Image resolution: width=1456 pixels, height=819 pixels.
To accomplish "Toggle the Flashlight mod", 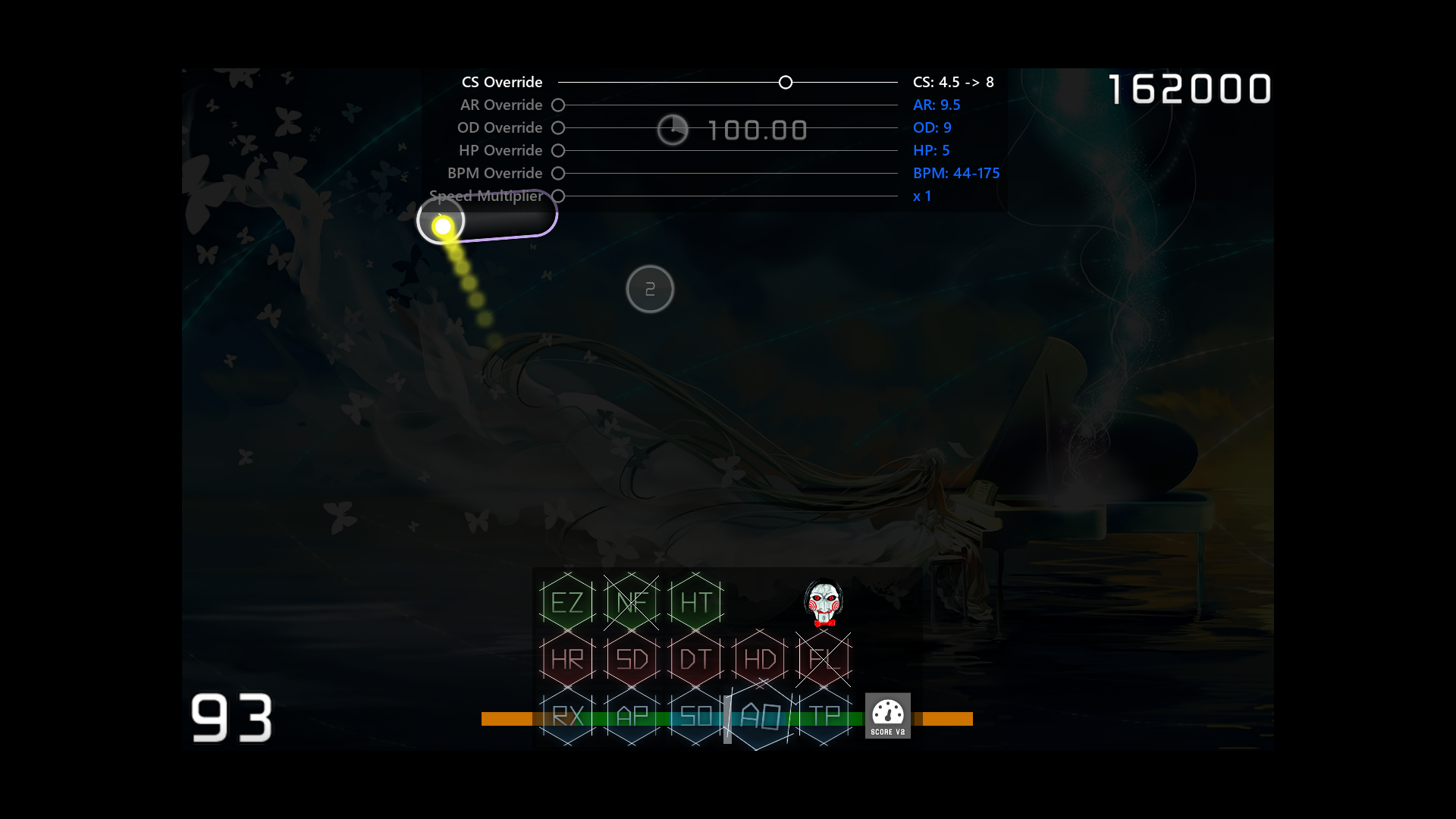I will coord(824,659).
